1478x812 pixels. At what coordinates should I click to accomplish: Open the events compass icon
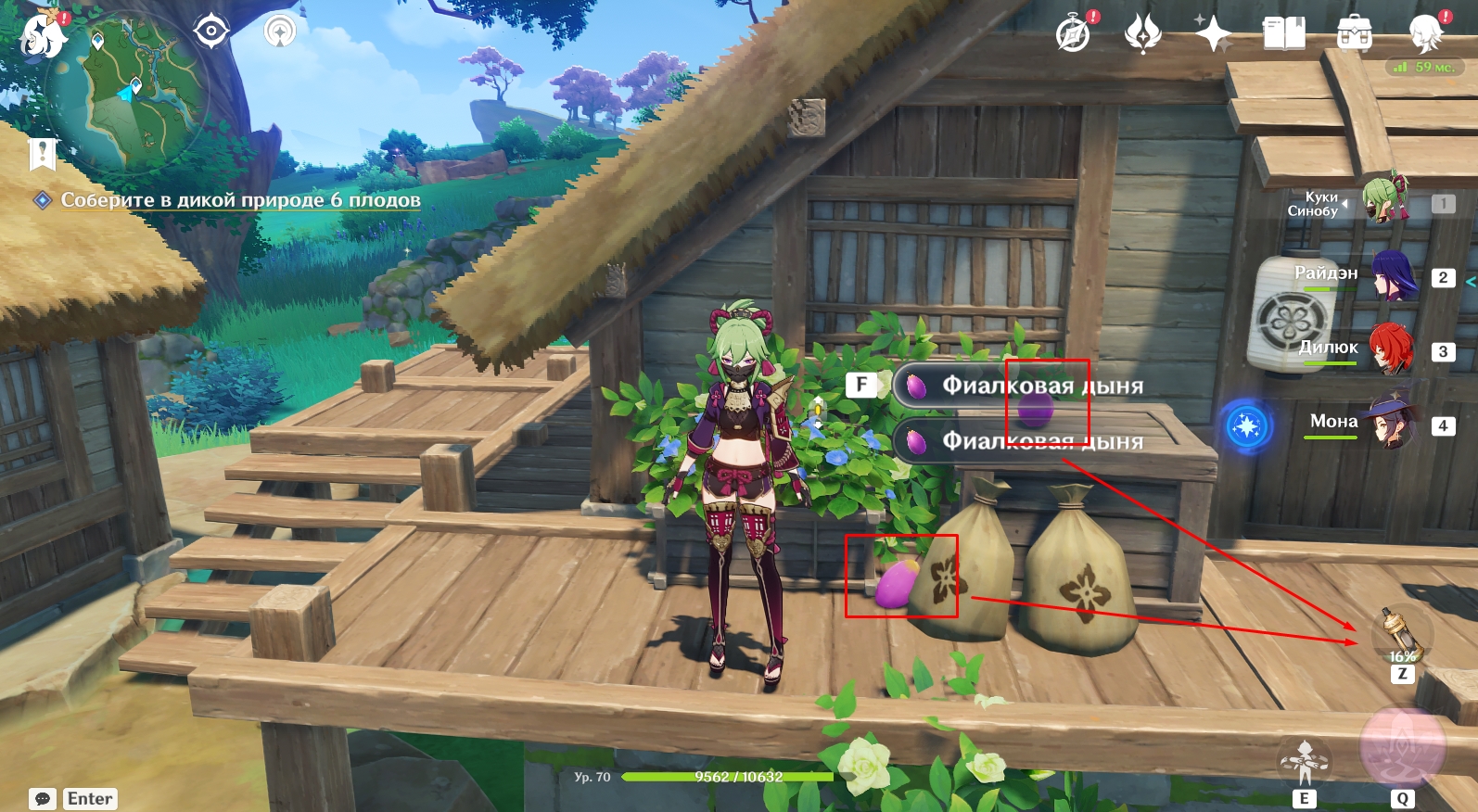[x=1074, y=35]
